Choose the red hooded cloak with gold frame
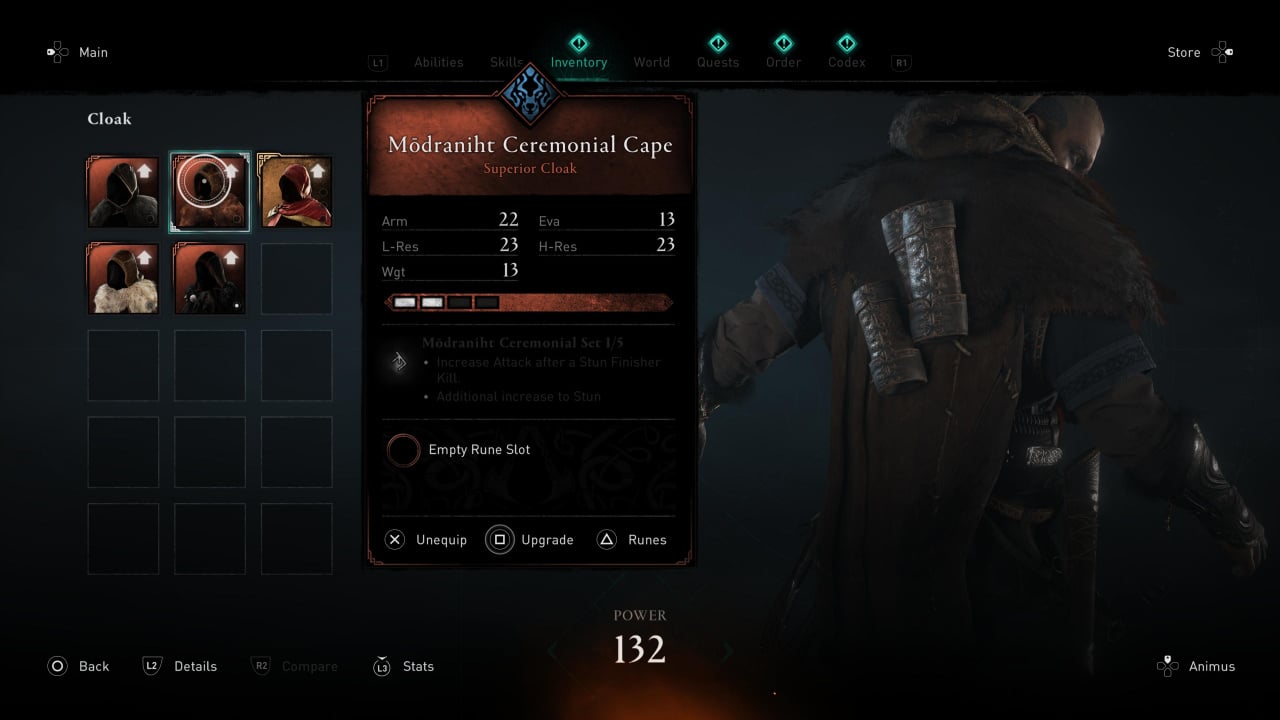 [296, 192]
